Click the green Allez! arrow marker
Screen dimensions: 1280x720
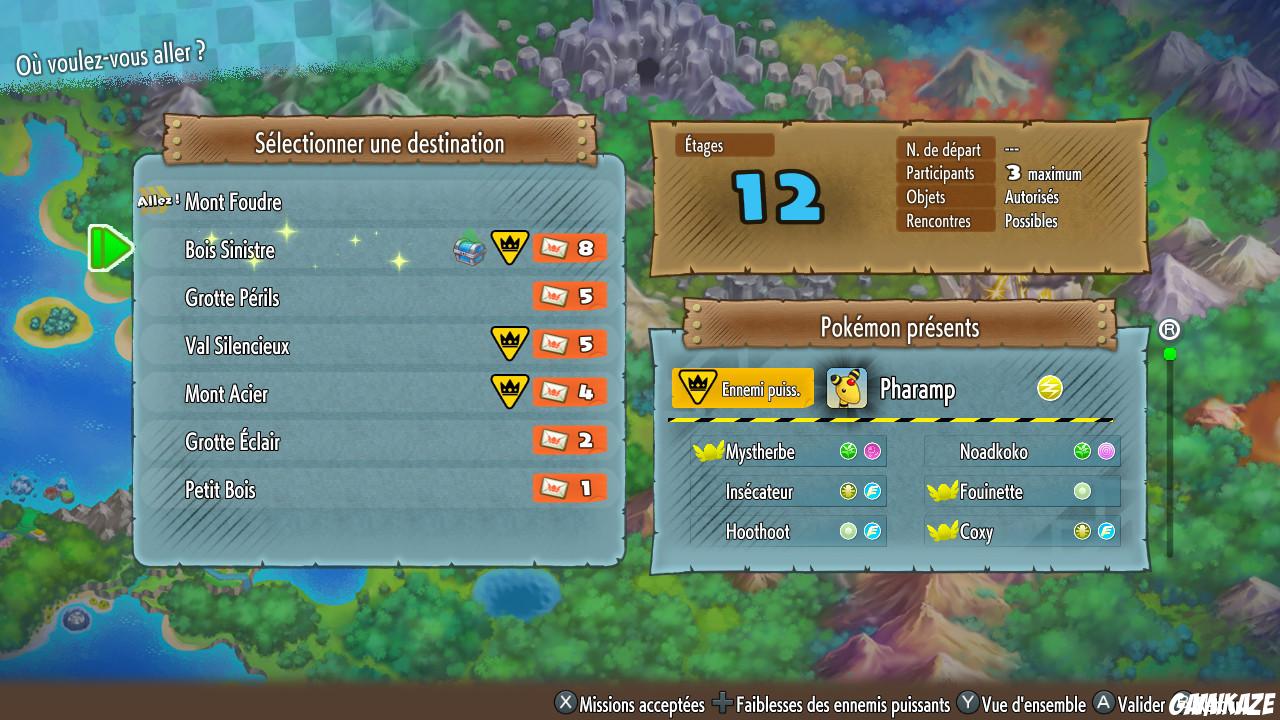[x=112, y=248]
